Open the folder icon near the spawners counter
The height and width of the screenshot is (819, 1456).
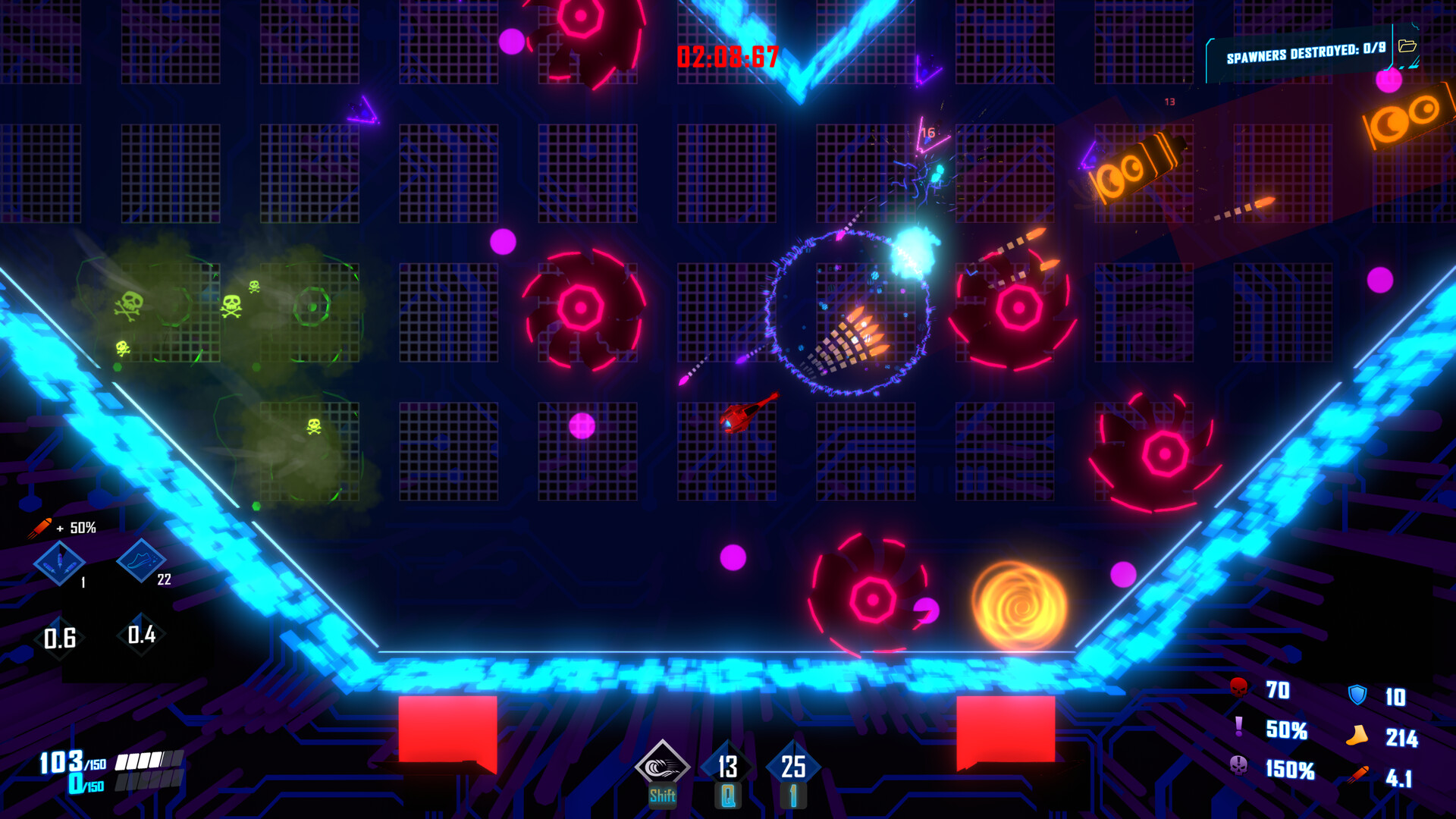tap(1408, 48)
